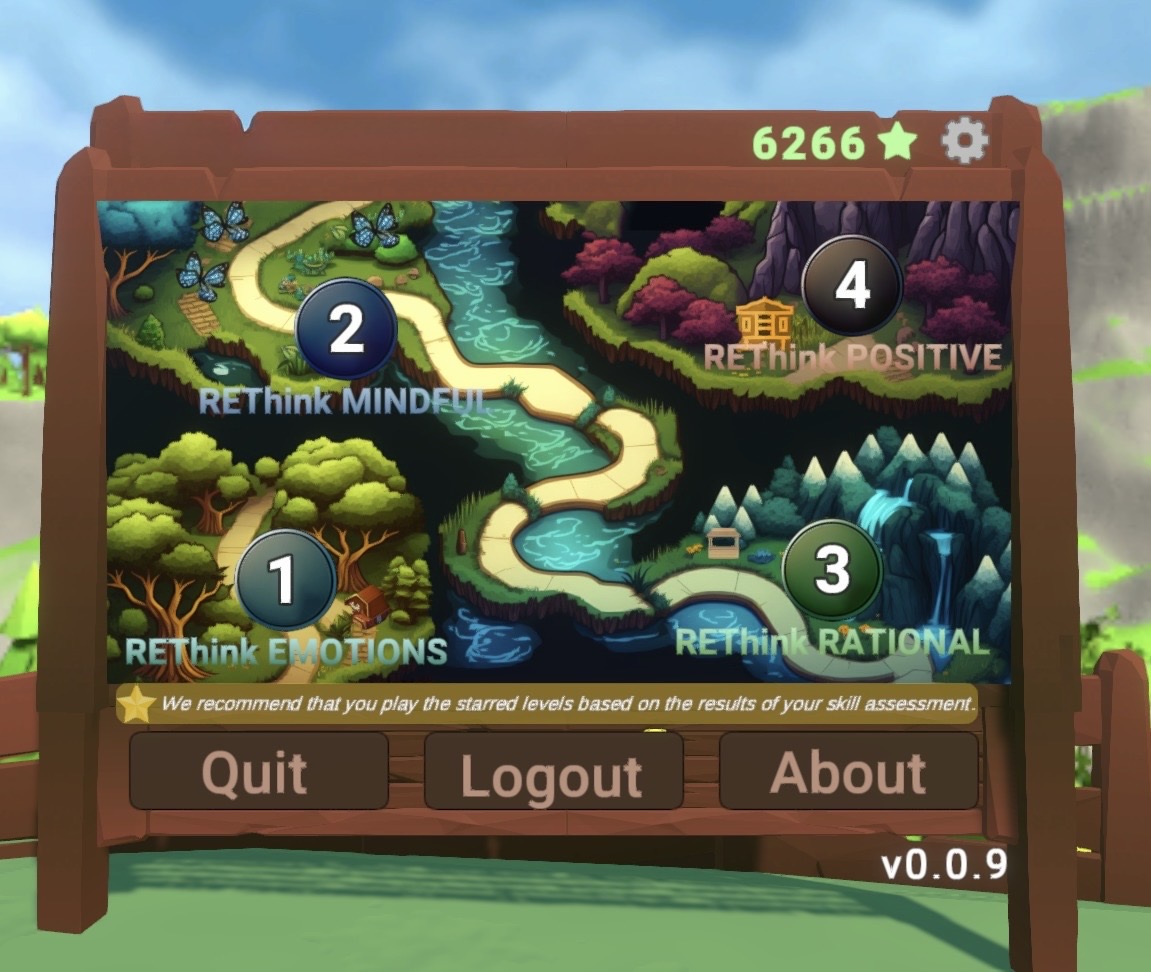
Task: Open the About screen
Action: 848,771
